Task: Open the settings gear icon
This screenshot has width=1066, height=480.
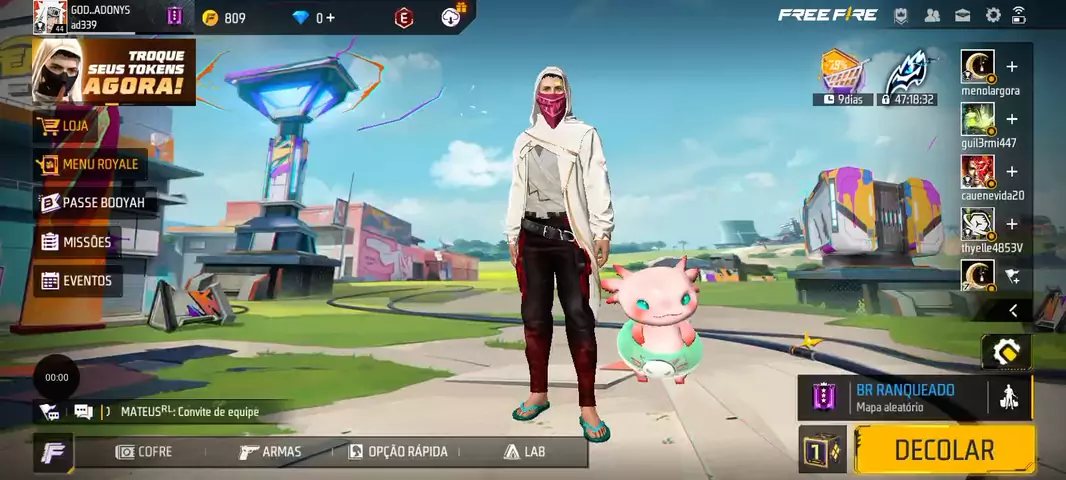Action: 993,15
